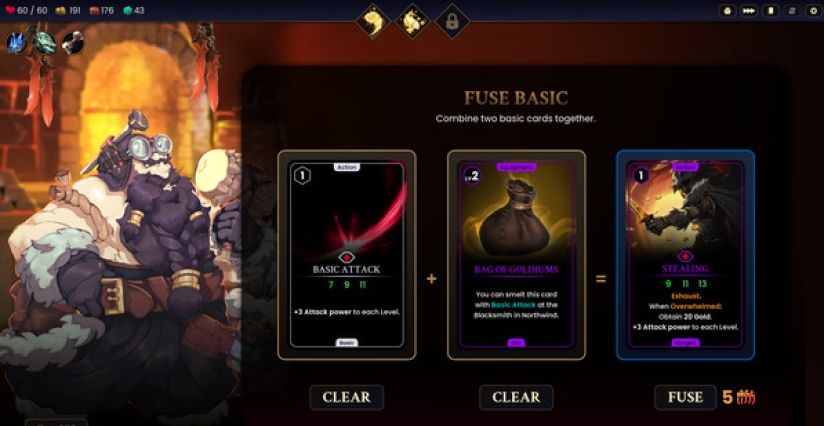Viewport: 824px width, 426px height.
Task: Clear the Bag of Goldiums slot
Action: [x=516, y=397]
